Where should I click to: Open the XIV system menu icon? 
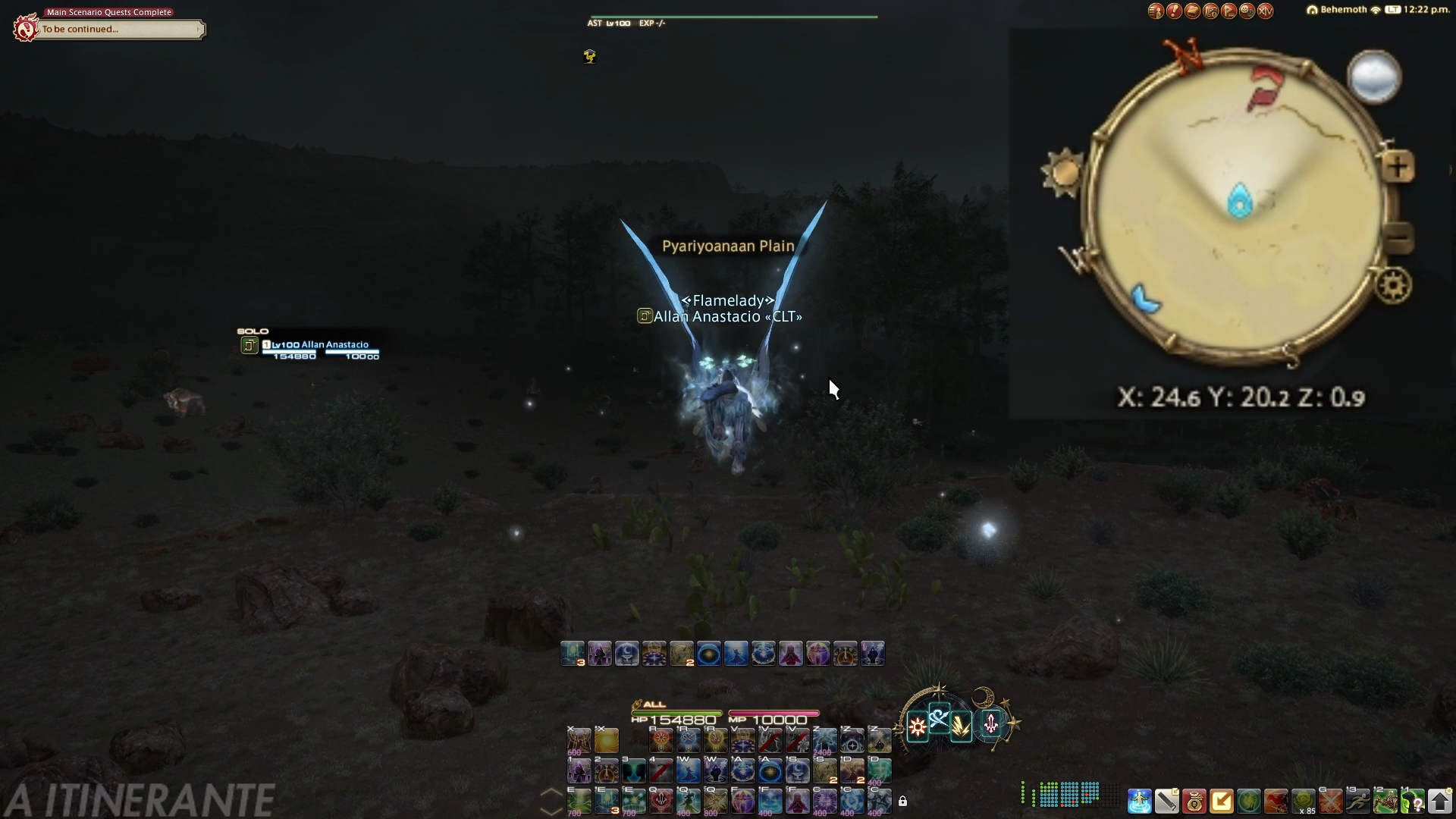(x=1265, y=11)
